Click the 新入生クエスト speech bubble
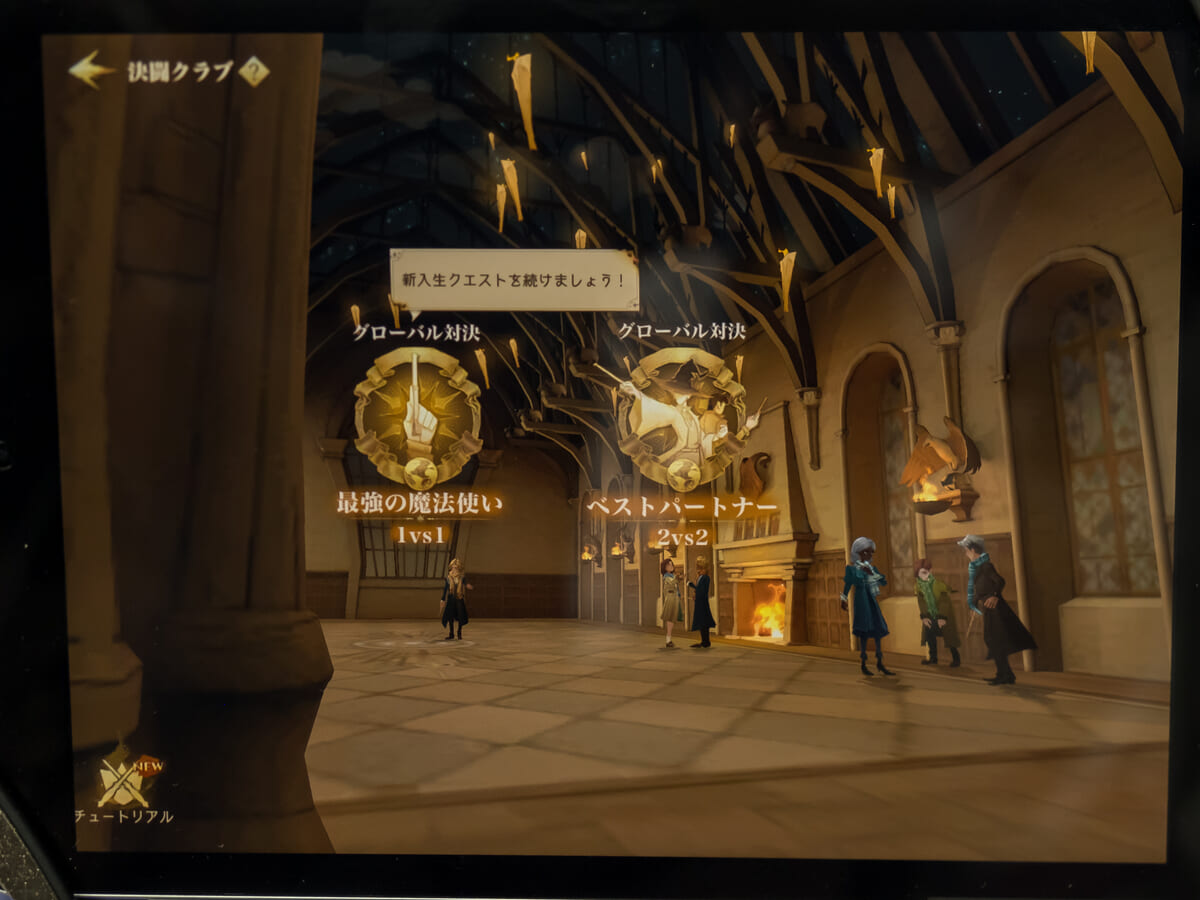The width and height of the screenshot is (1200, 900). point(514,279)
